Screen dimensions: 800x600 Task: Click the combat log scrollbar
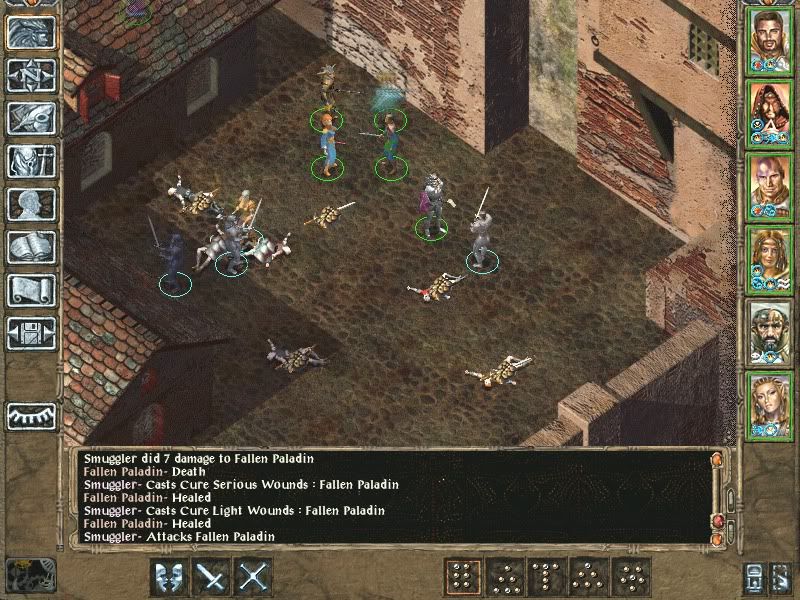click(726, 497)
